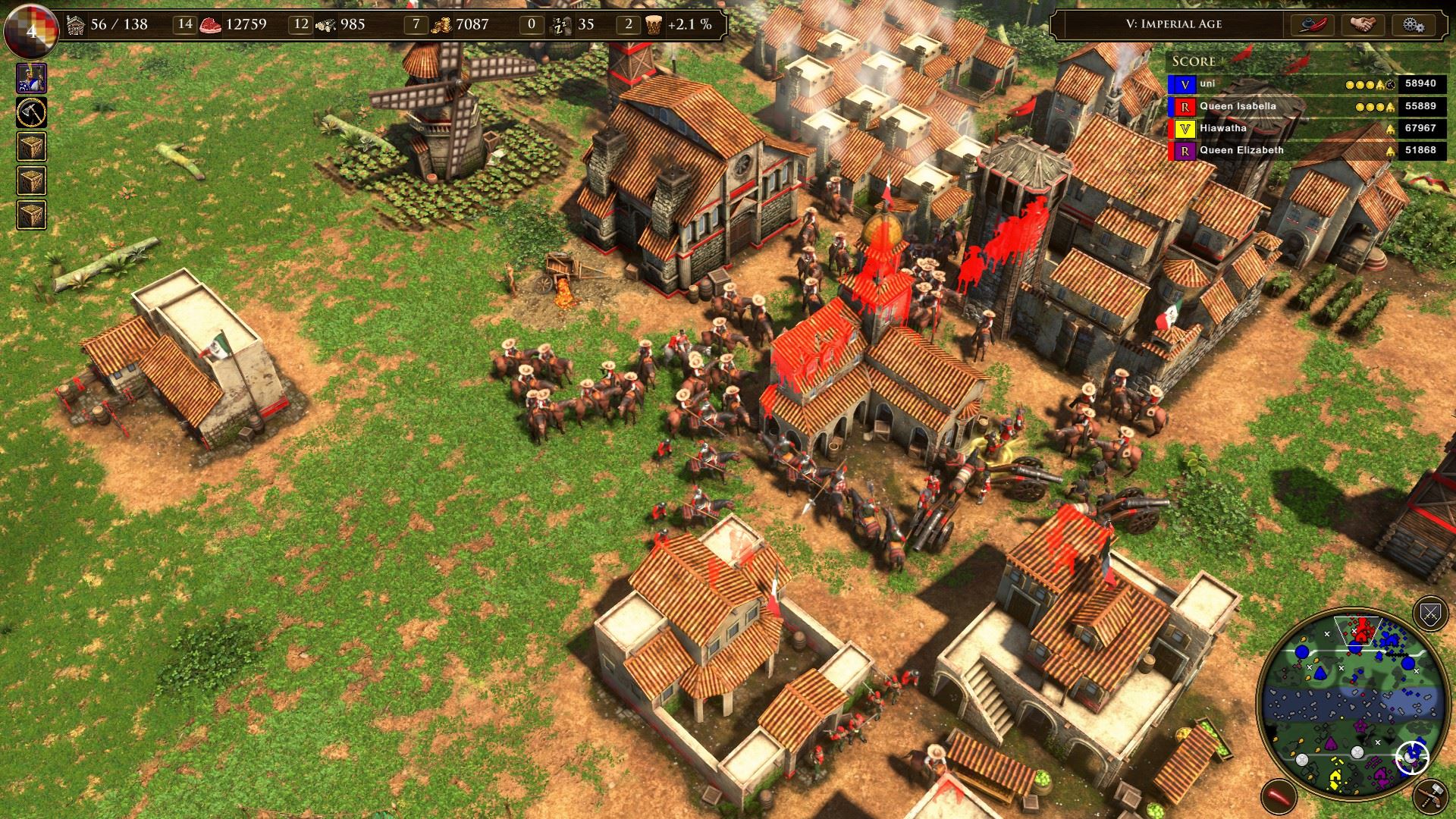
Task: Click the red feather minimap button
Action: [x=1278, y=796]
